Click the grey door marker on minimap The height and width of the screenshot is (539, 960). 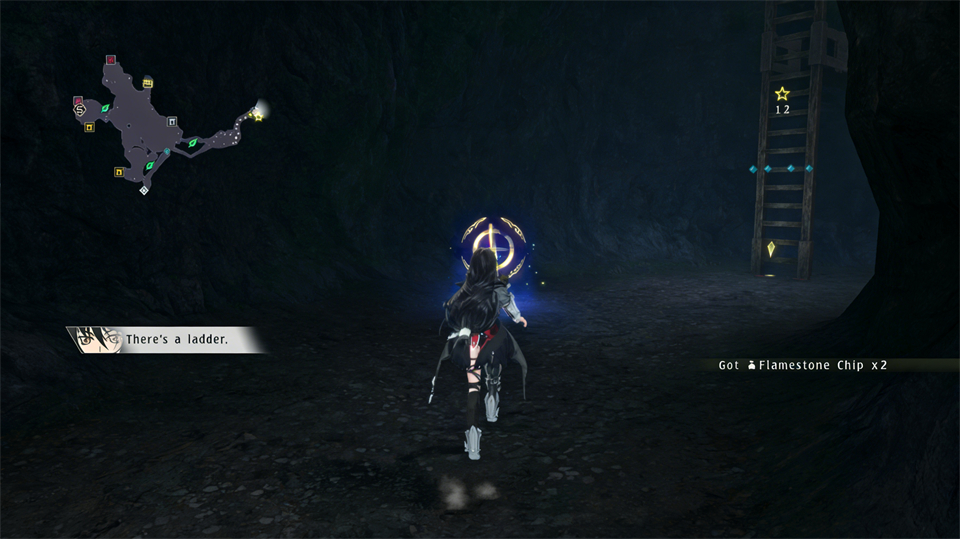(173, 122)
